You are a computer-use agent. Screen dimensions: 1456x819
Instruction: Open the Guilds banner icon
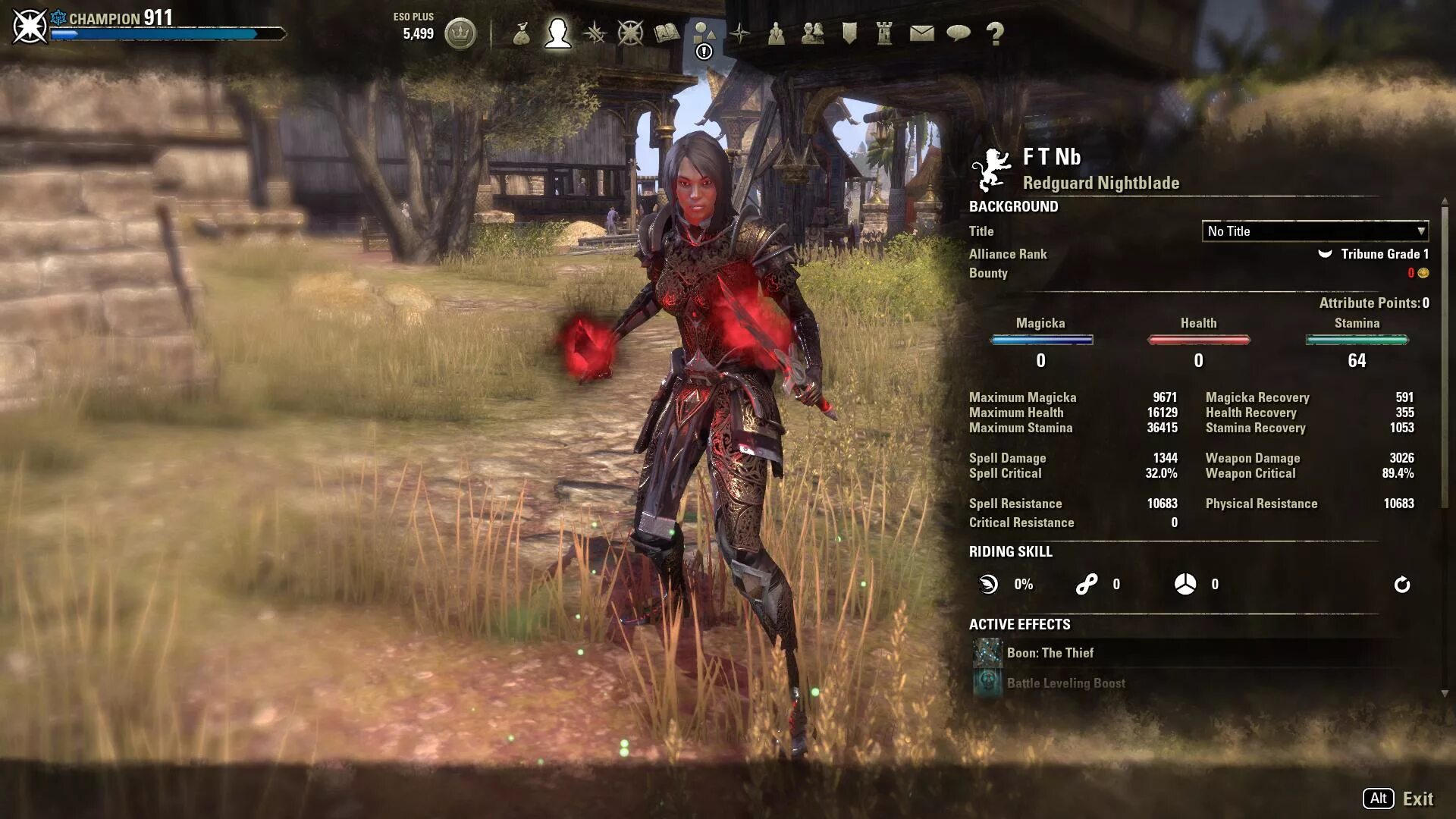click(x=849, y=33)
